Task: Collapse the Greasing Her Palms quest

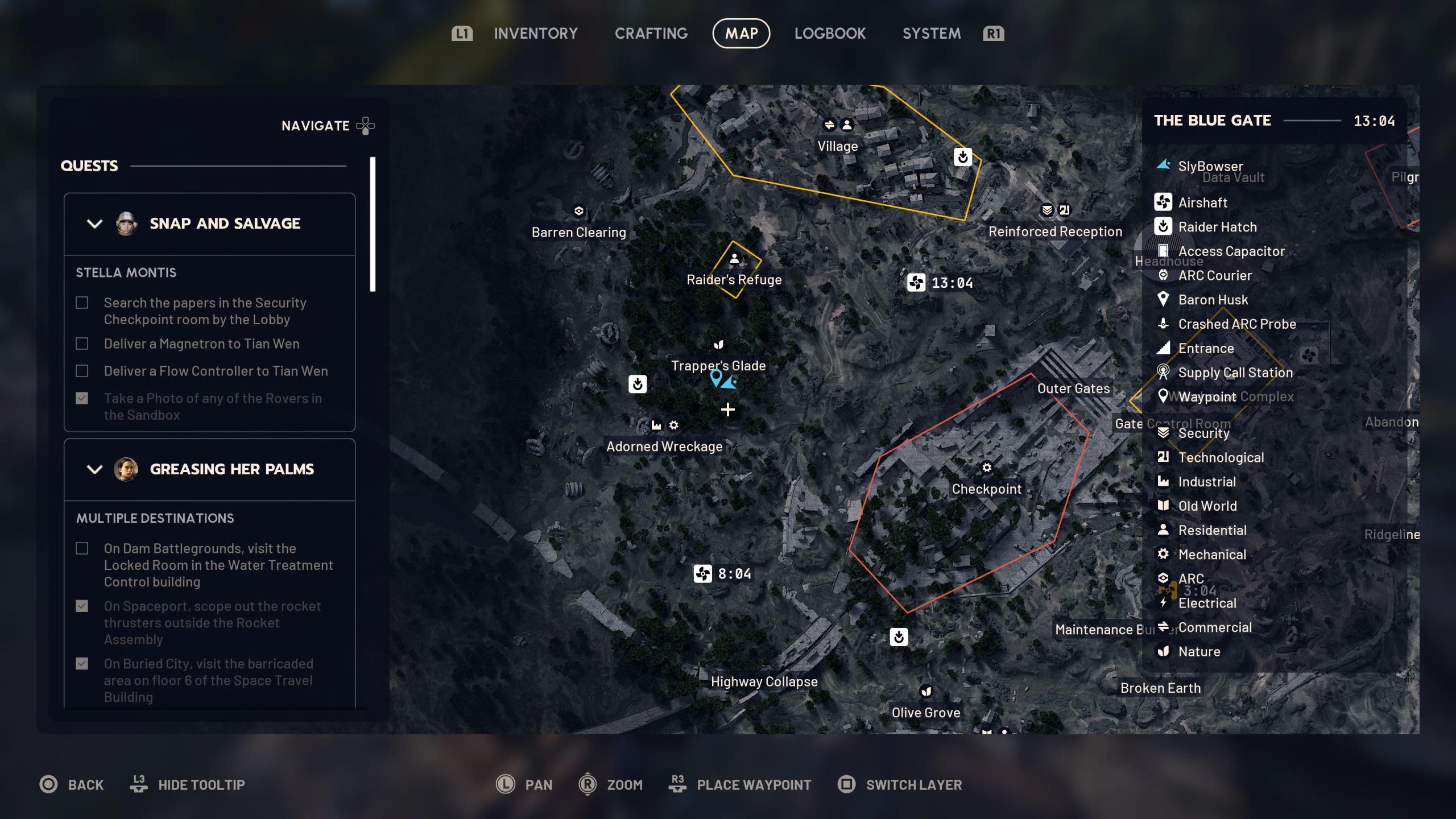Action: pyautogui.click(x=95, y=469)
